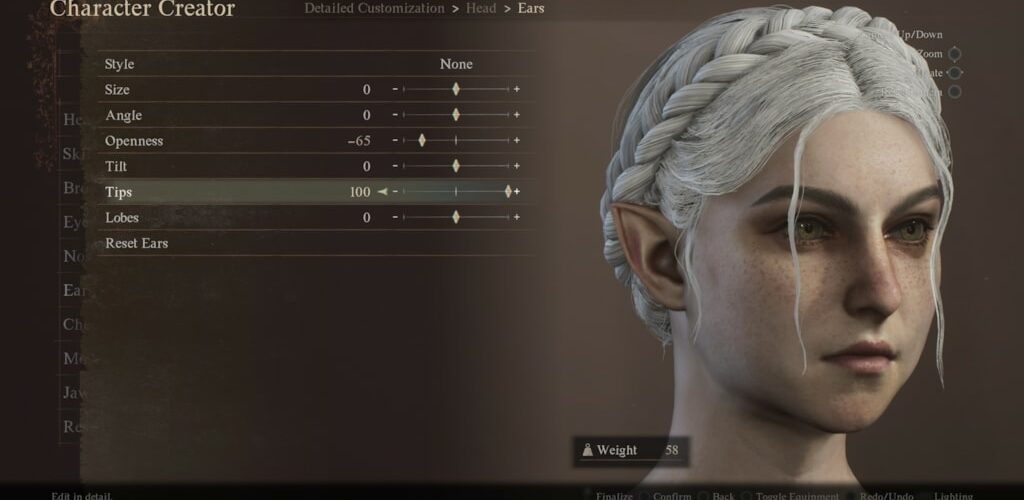
Task: Click the Angle slider handle
Action: 456,115
